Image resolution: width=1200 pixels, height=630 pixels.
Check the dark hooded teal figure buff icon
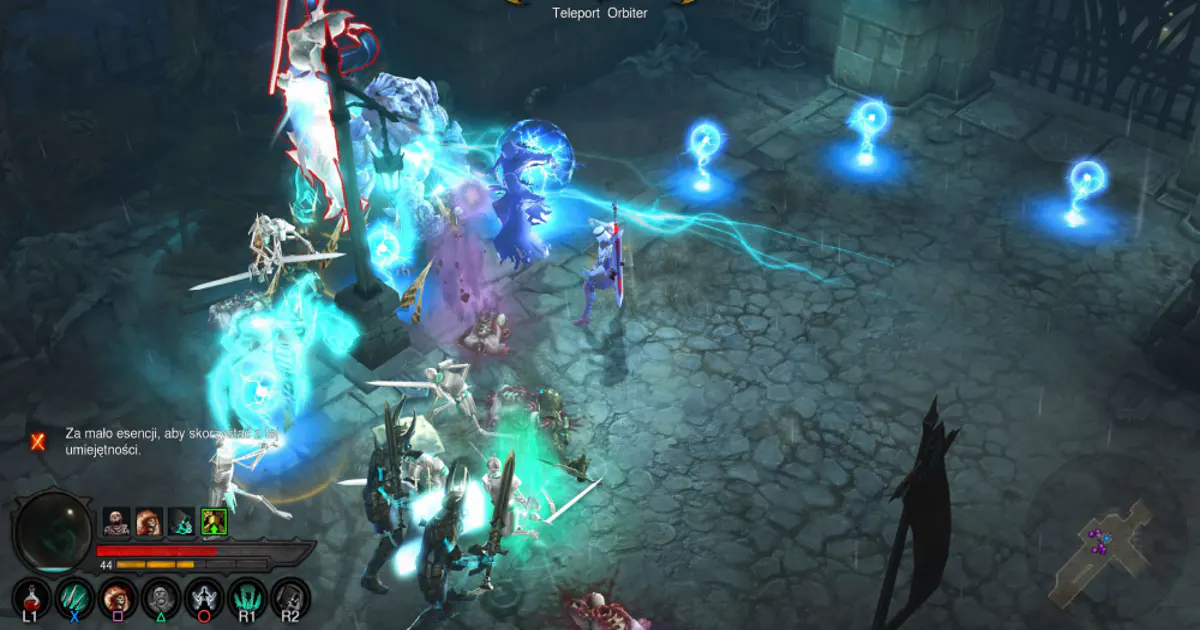pyautogui.click(x=182, y=521)
